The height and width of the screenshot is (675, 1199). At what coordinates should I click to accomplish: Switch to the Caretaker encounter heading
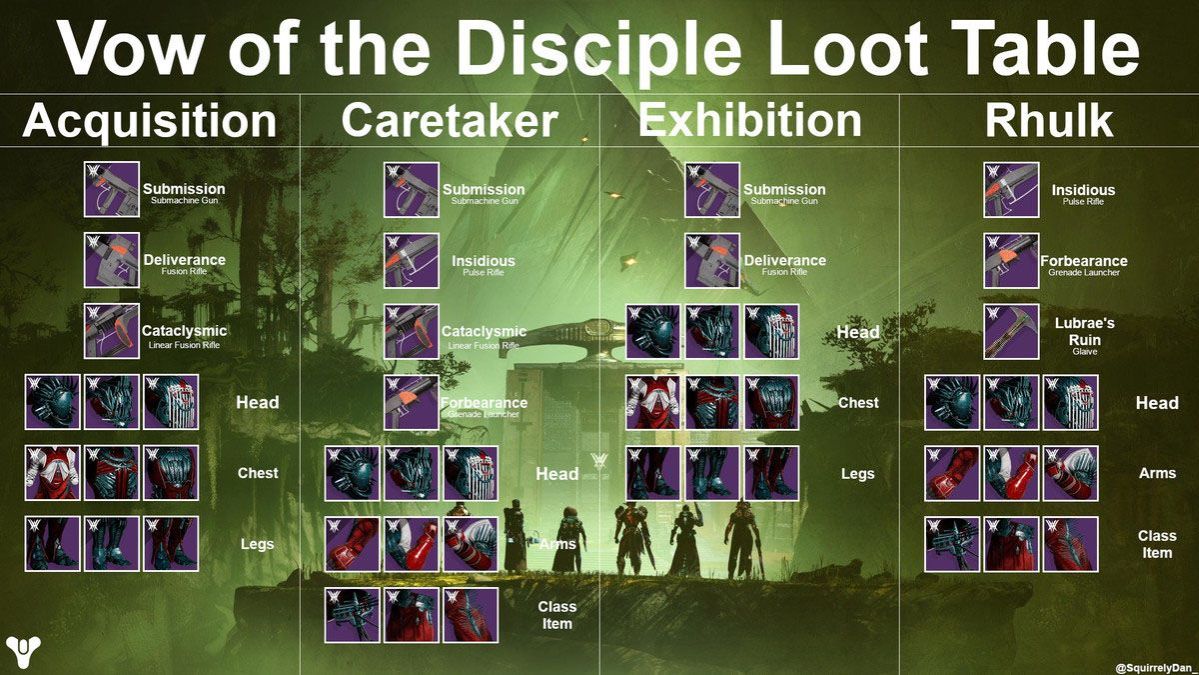[449, 122]
